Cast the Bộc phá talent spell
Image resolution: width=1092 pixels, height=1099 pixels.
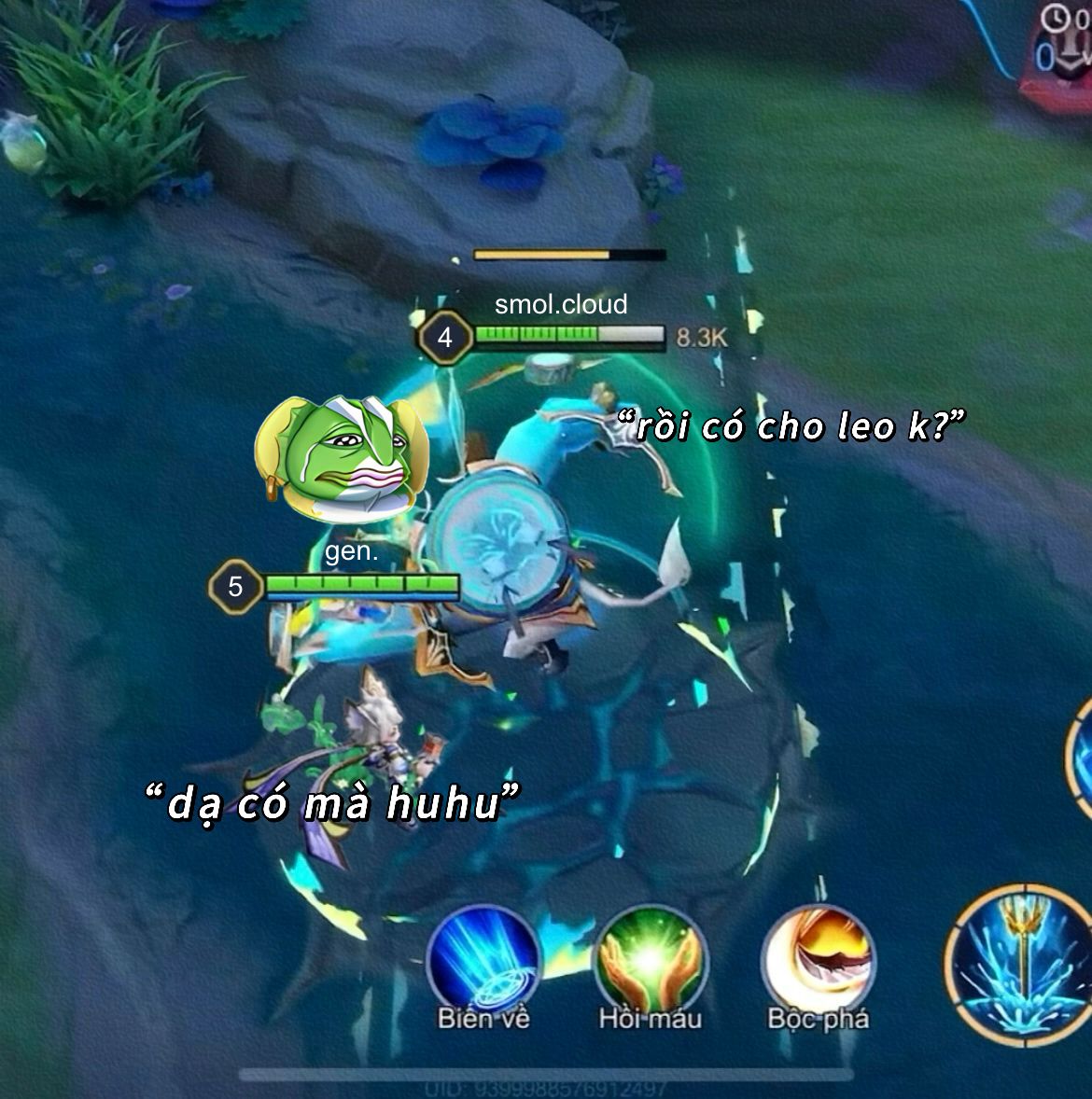818,960
